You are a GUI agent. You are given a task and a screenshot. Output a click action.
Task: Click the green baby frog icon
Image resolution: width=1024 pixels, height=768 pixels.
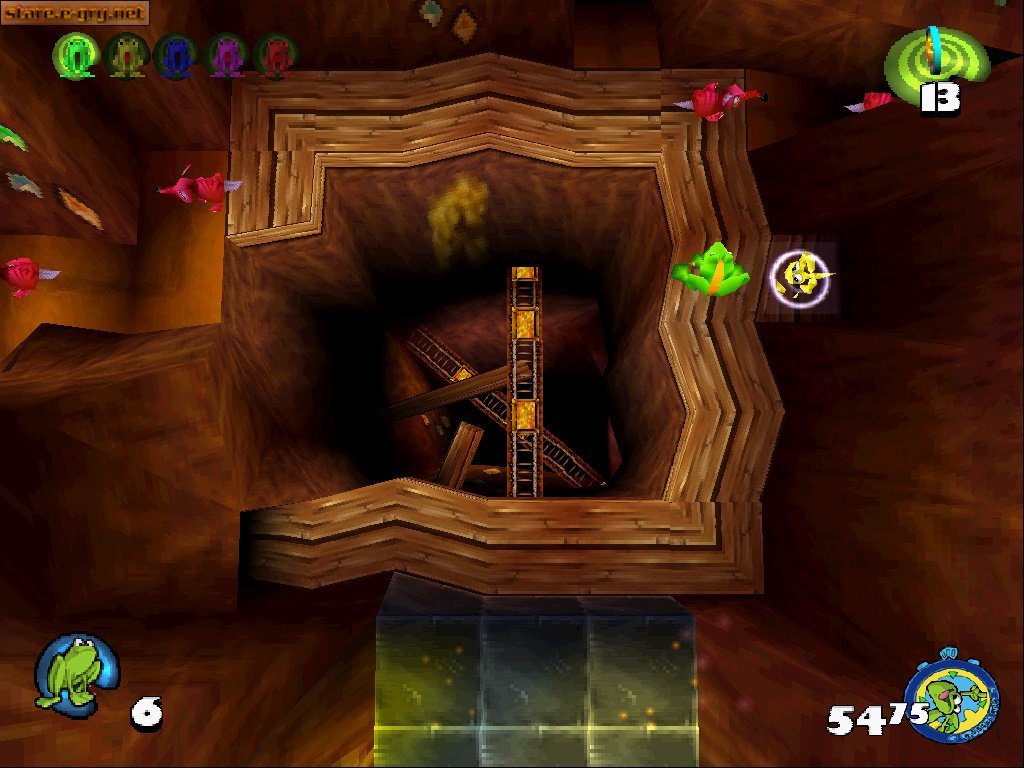(74, 55)
